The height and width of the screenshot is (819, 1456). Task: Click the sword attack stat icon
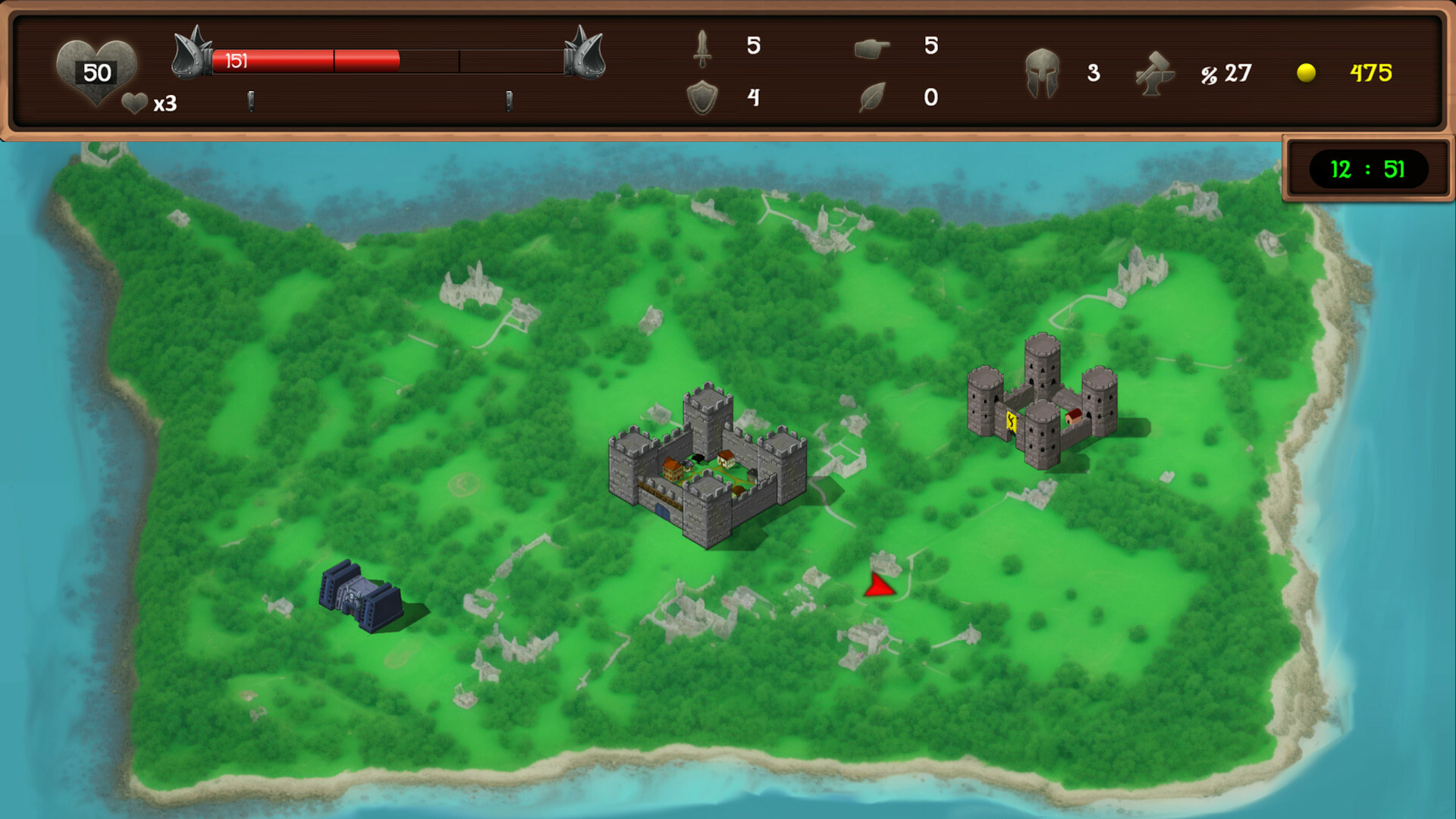point(702,47)
